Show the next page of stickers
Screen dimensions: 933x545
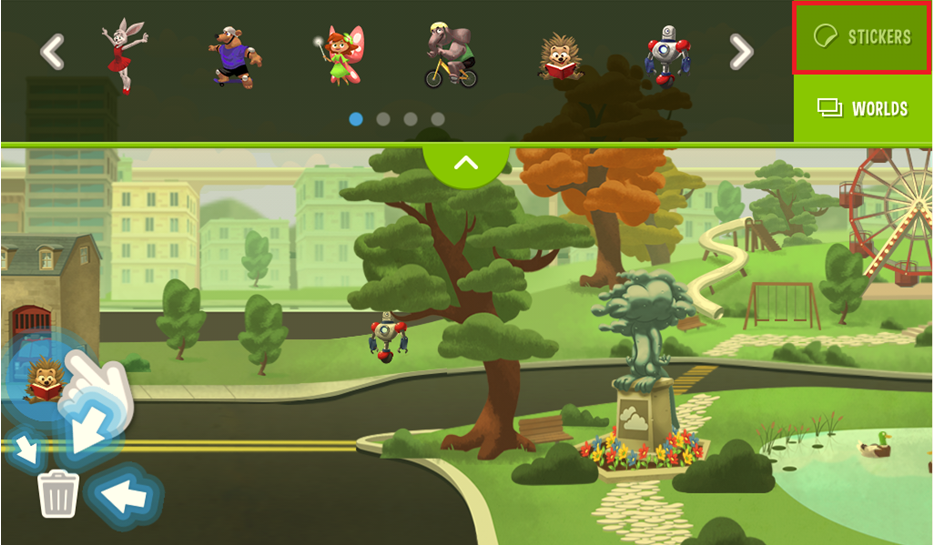pos(740,52)
